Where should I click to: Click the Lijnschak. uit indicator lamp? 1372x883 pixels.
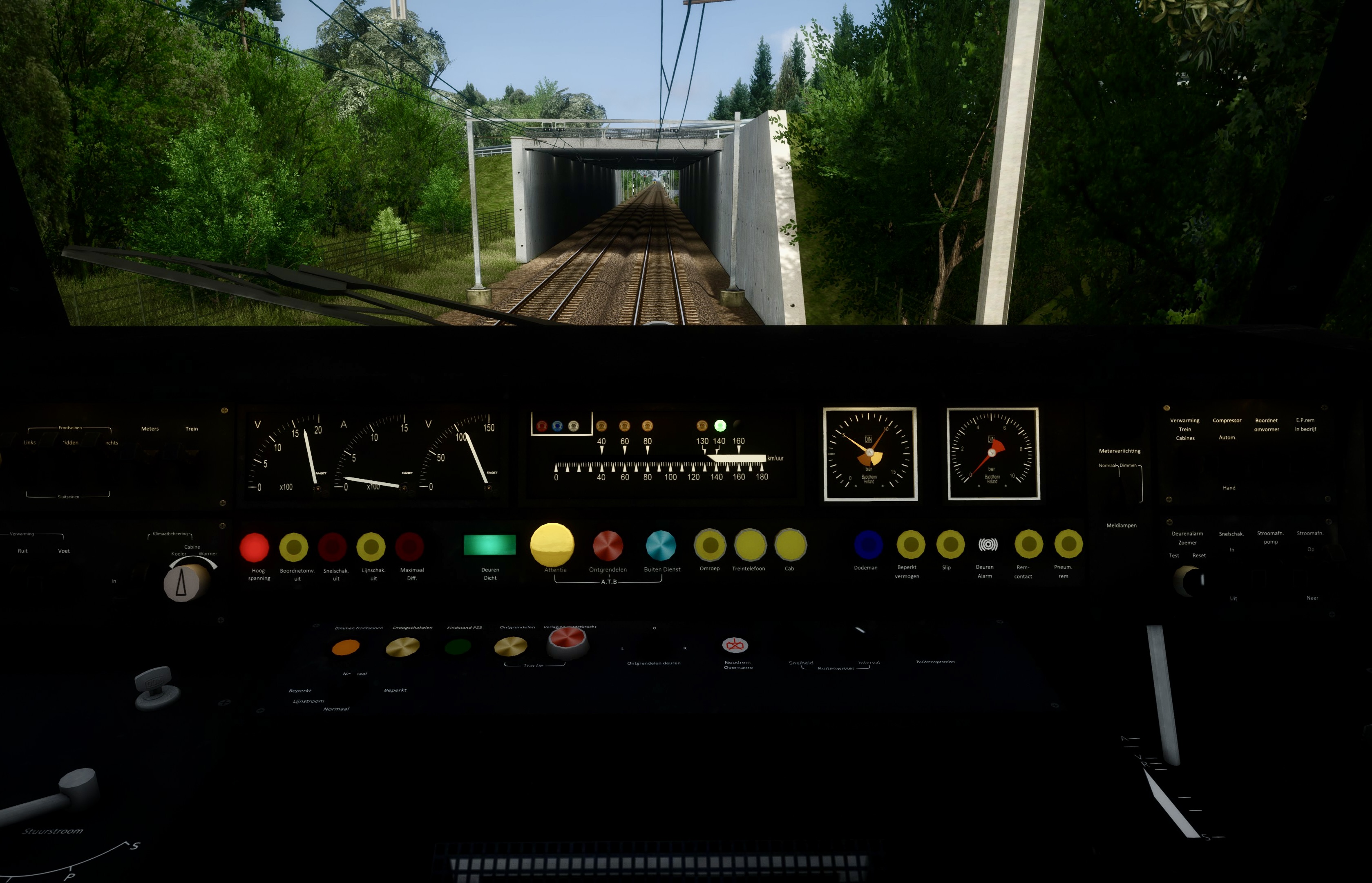(x=371, y=547)
